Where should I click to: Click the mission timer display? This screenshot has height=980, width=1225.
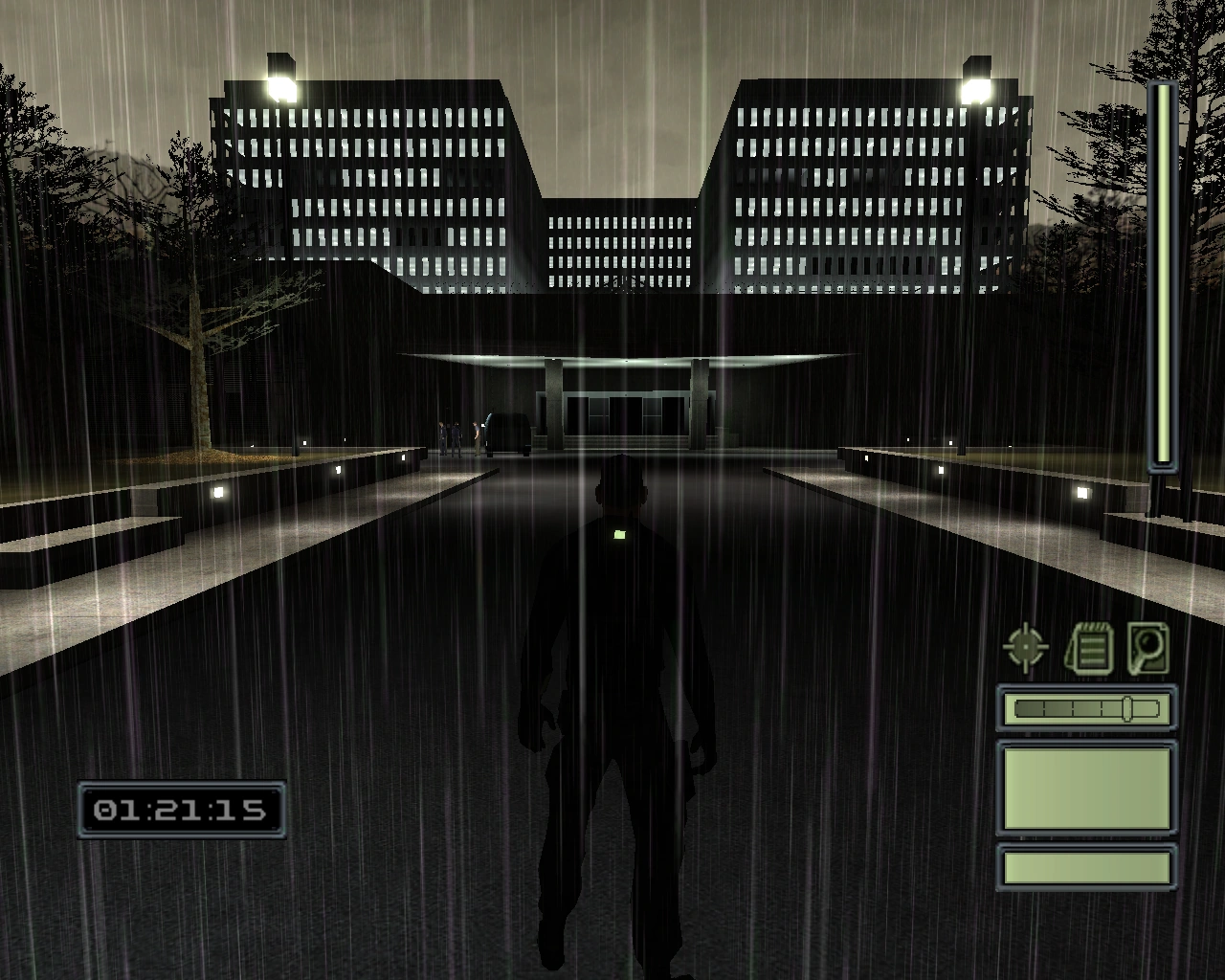pyautogui.click(x=182, y=810)
